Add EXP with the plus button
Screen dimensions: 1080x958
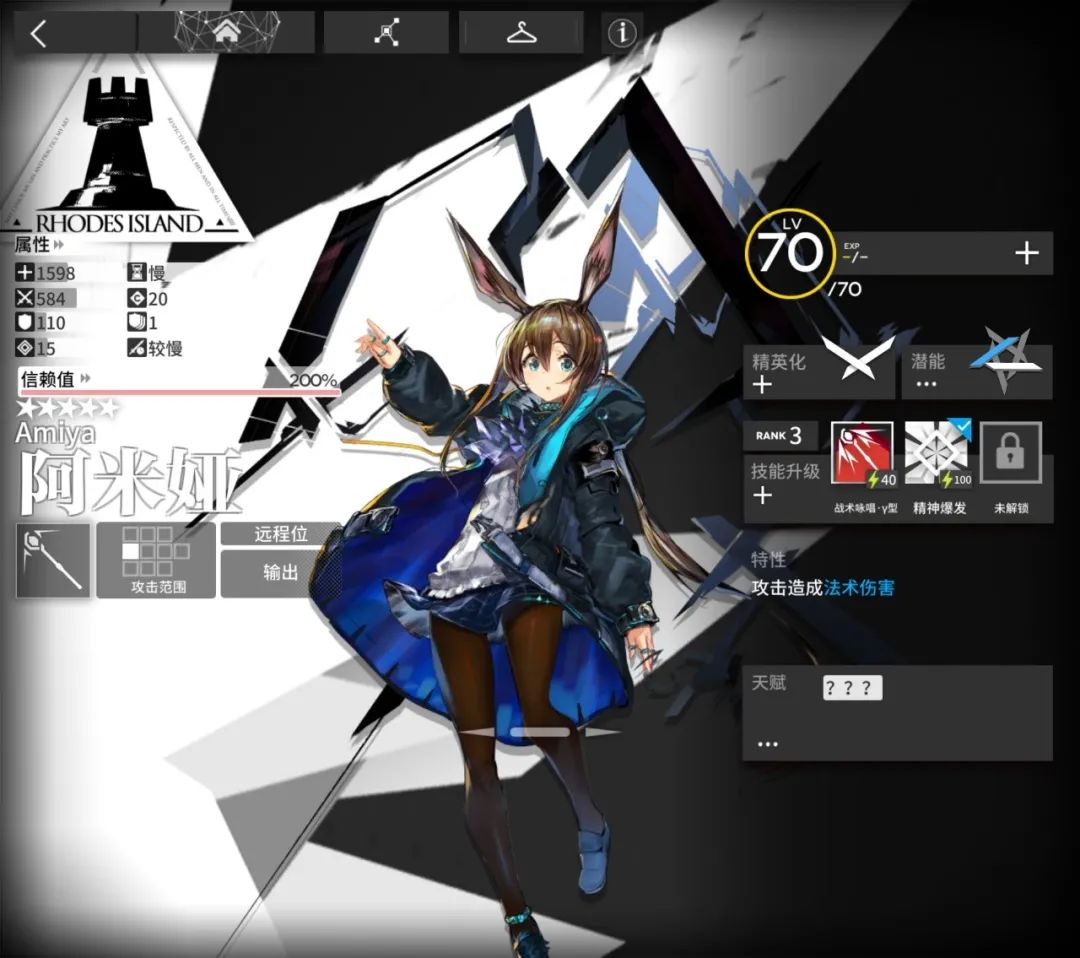(x=1026, y=254)
